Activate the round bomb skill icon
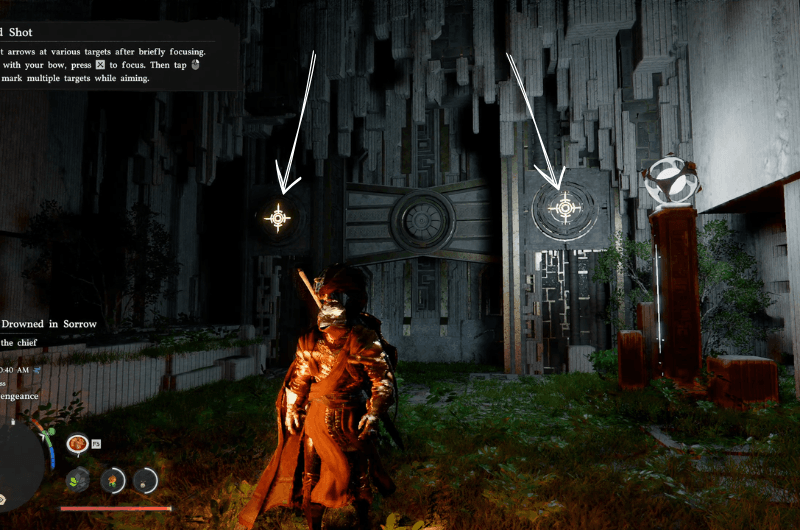The height and width of the screenshot is (530, 800). tap(146, 480)
